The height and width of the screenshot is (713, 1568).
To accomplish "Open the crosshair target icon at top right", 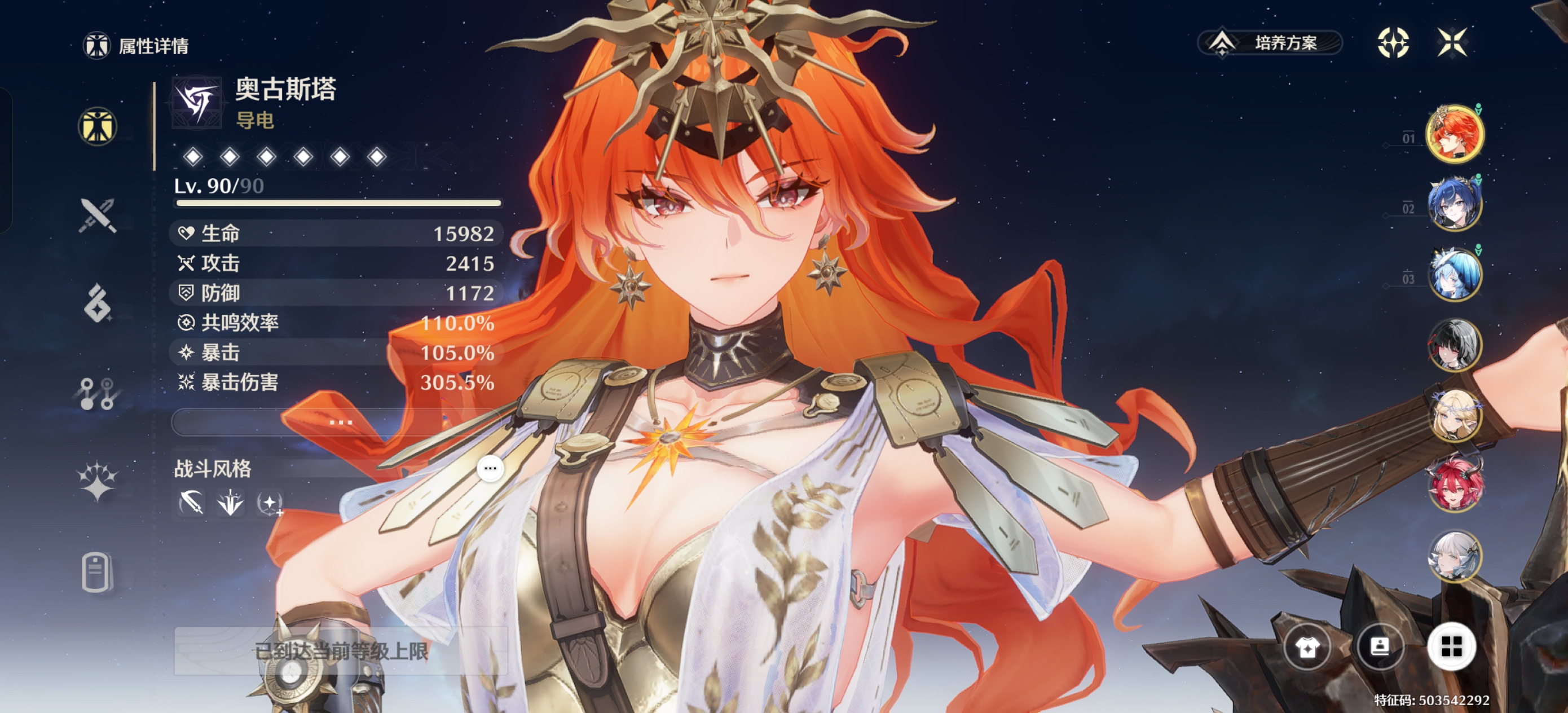I will [x=1393, y=43].
